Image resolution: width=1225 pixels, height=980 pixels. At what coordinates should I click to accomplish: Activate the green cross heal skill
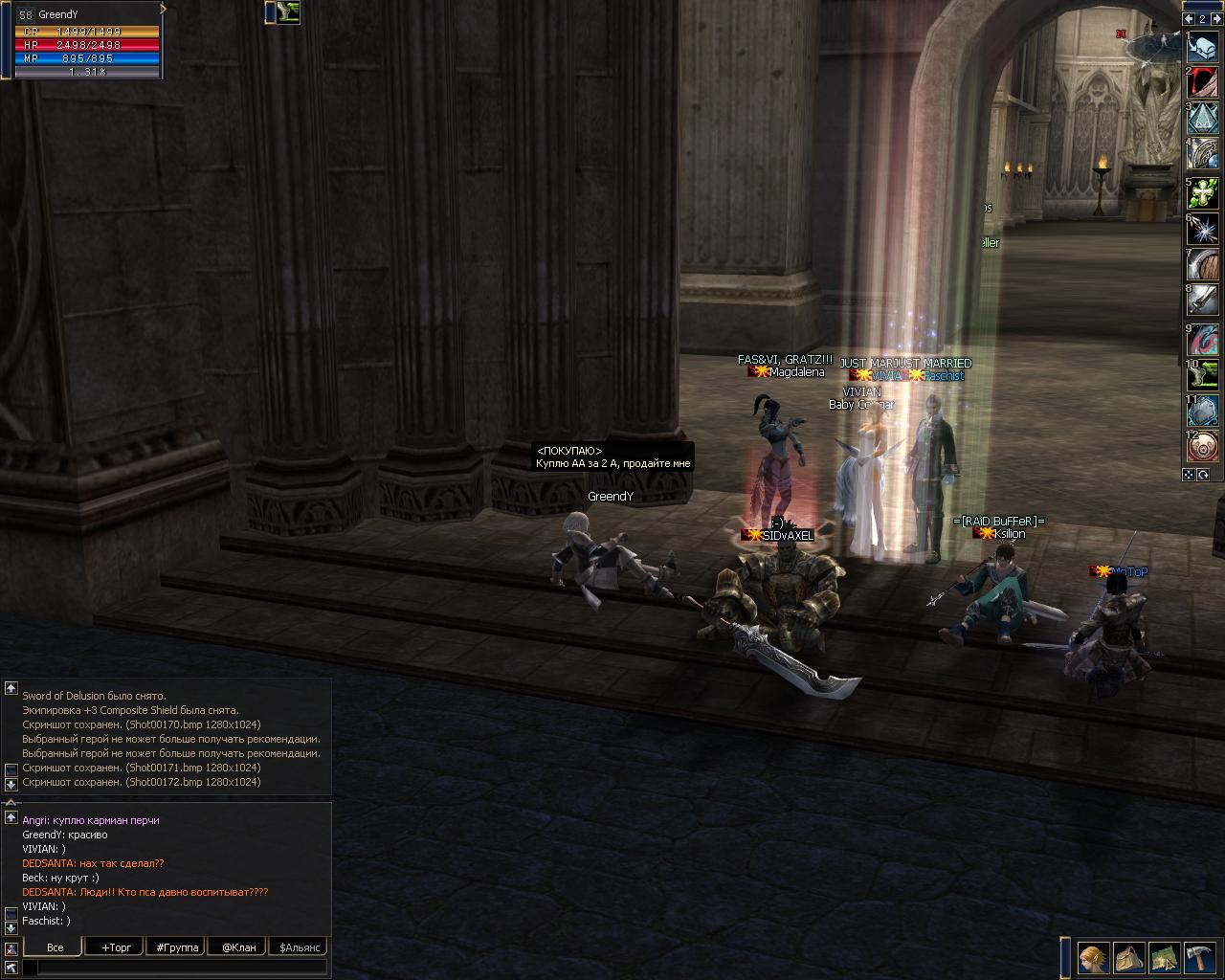[x=1203, y=194]
